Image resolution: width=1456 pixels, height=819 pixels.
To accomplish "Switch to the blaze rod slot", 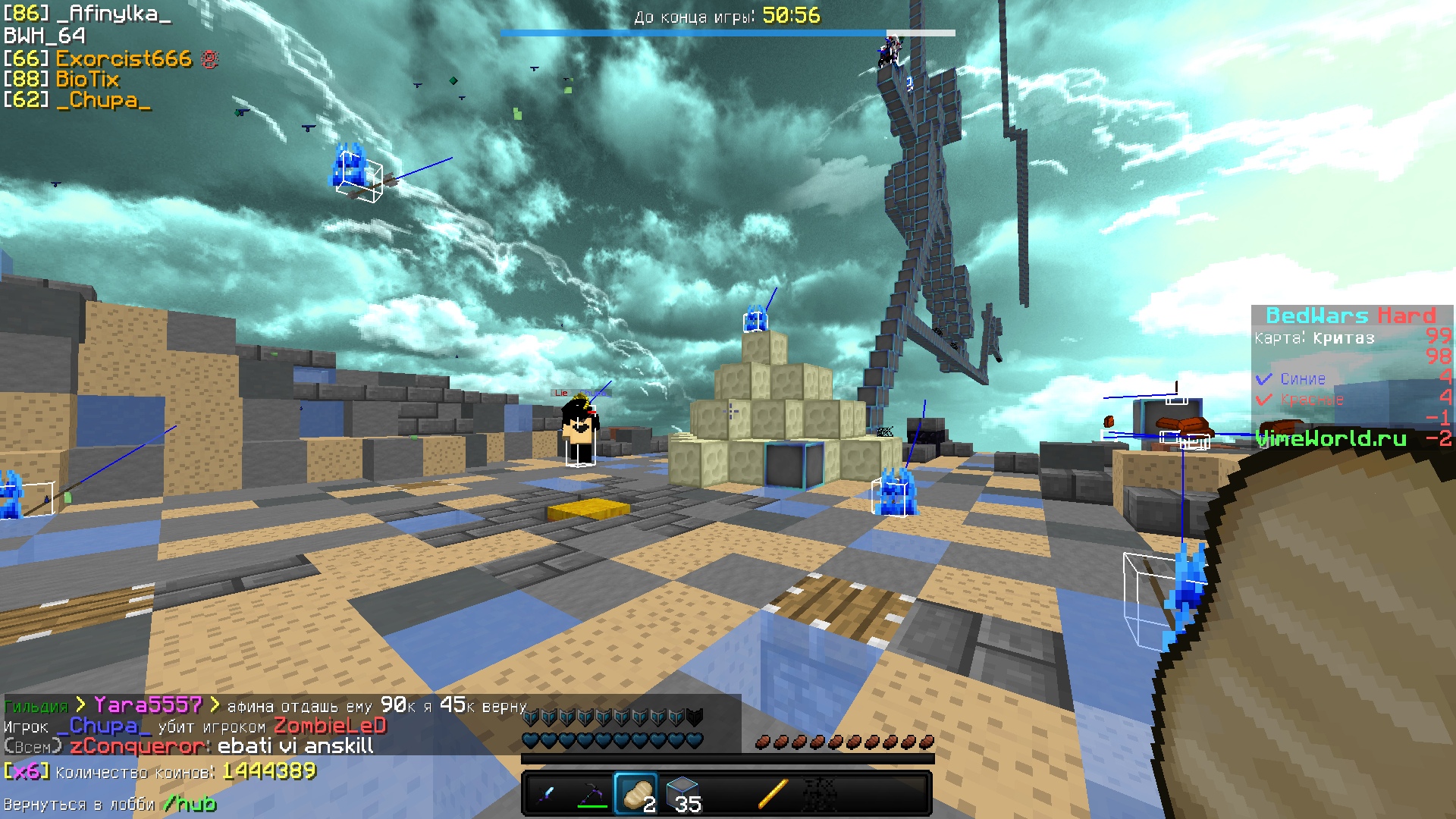I will click(x=773, y=794).
